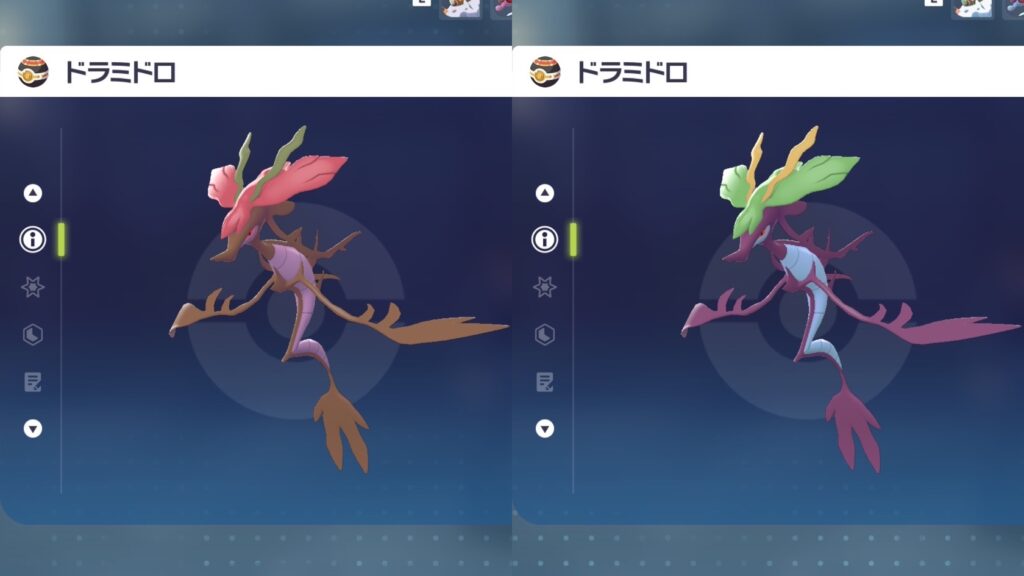This screenshot has width=1024, height=576.
Task: Select the info tab beside the brown Dragalge
Action: pyautogui.click(x=33, y=239)
